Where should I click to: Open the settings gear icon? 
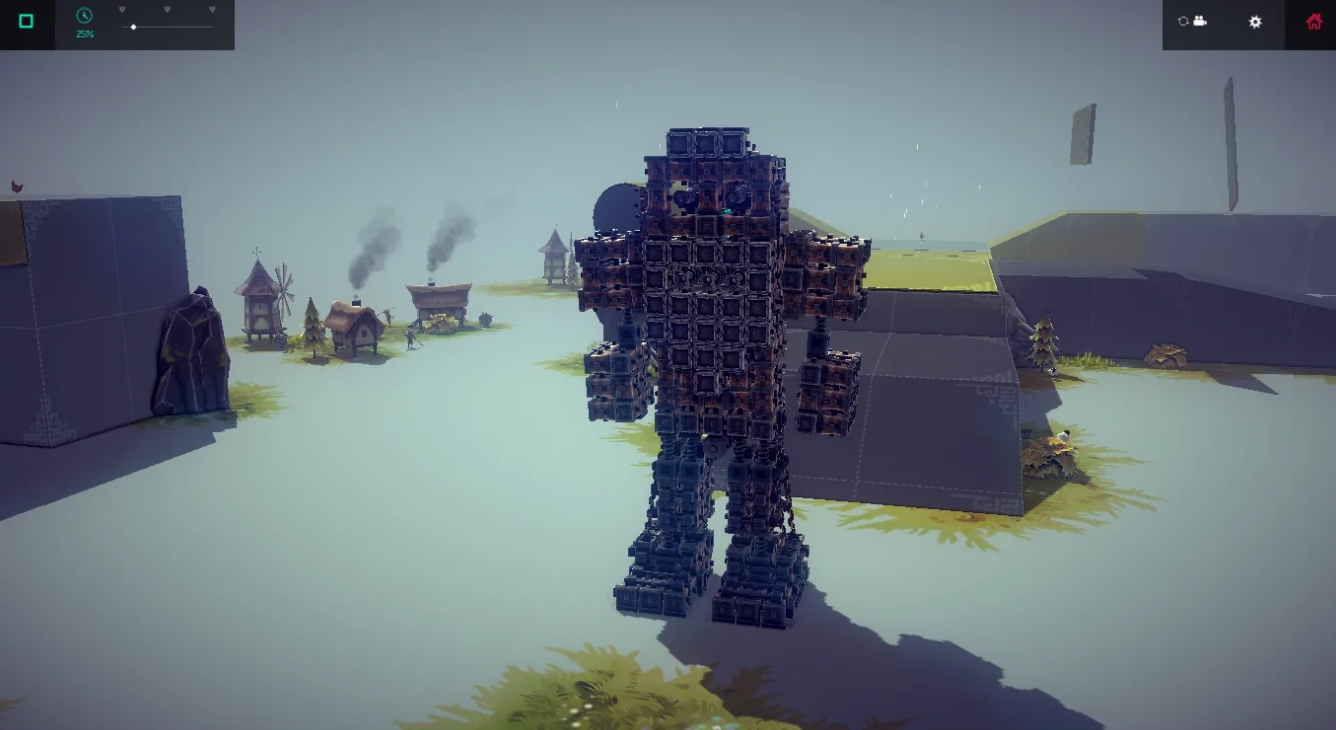[x=1255, y=22]
